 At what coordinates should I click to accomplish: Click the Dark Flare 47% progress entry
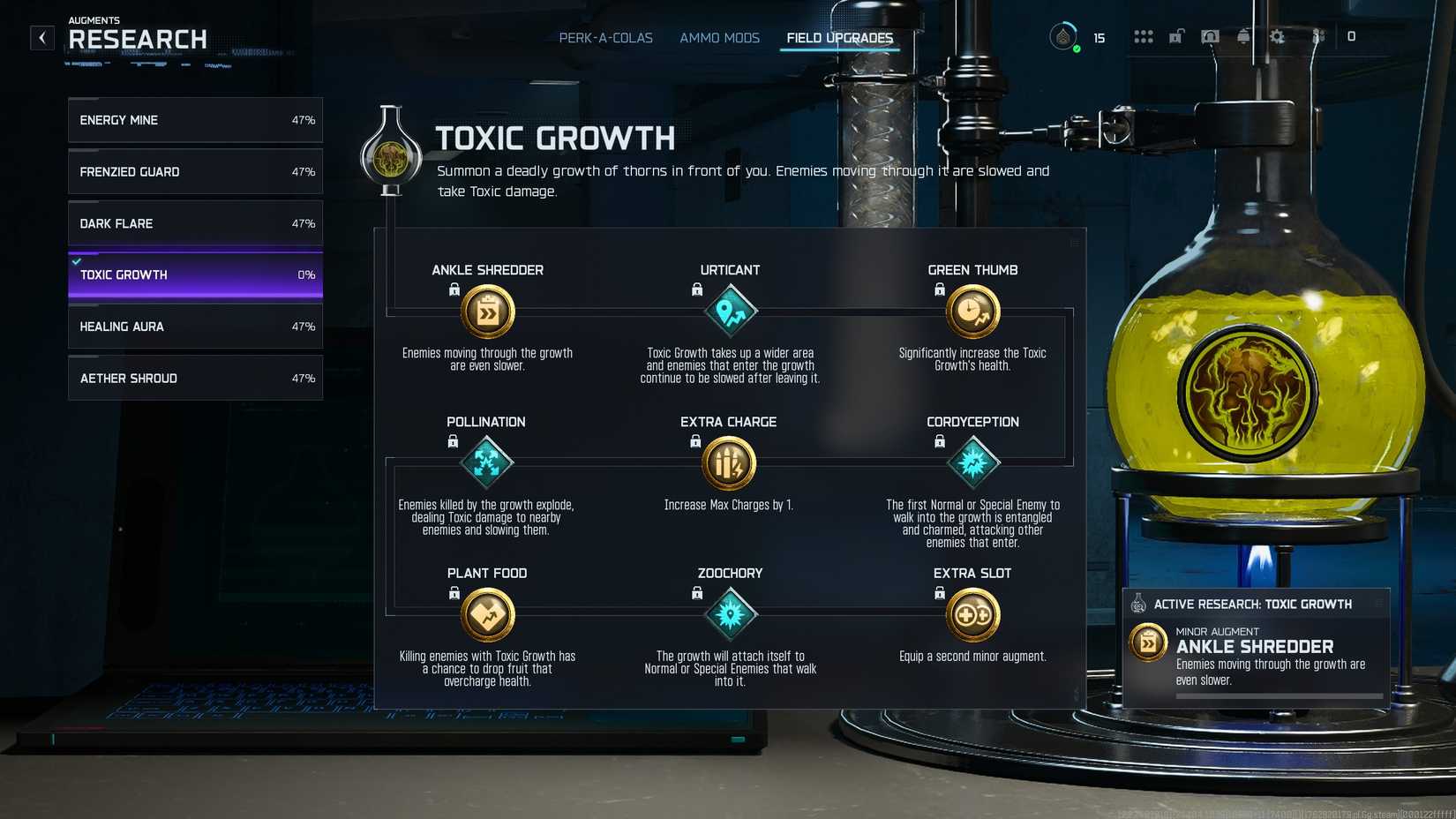coord(194,223)
